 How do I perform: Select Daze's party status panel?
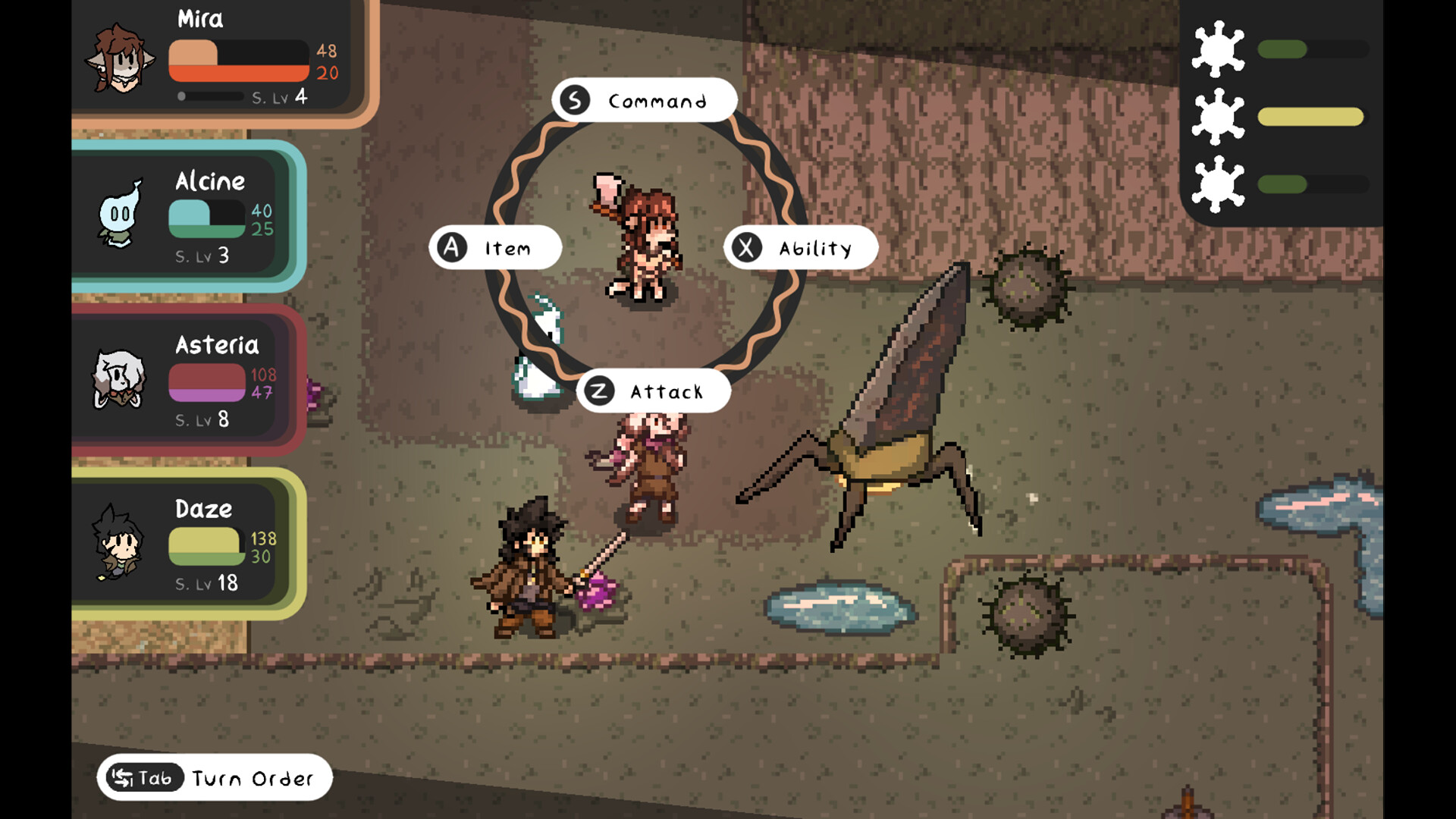pos(190,544)
